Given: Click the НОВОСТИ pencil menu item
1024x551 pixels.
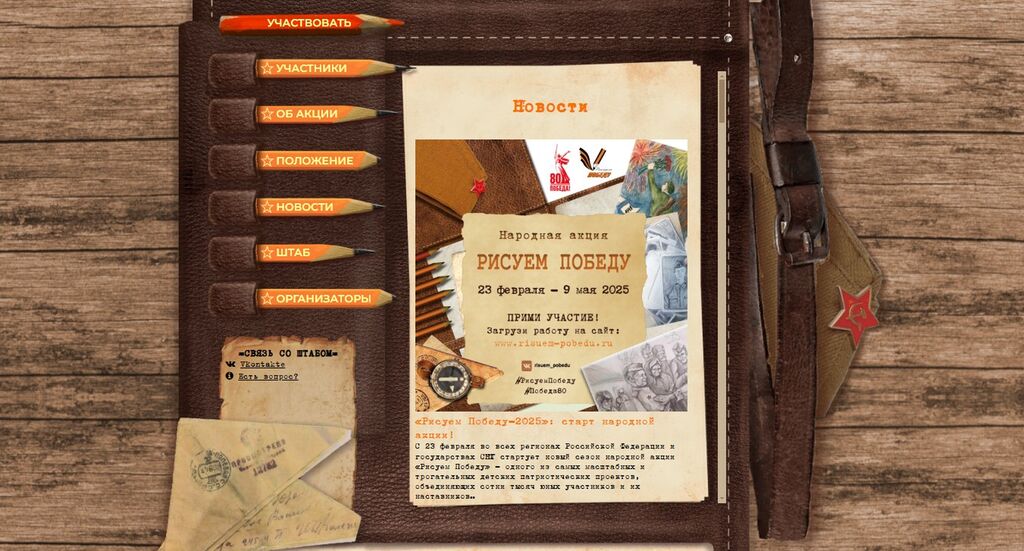Looking at the screenshot, I should [x=305, y=207].
